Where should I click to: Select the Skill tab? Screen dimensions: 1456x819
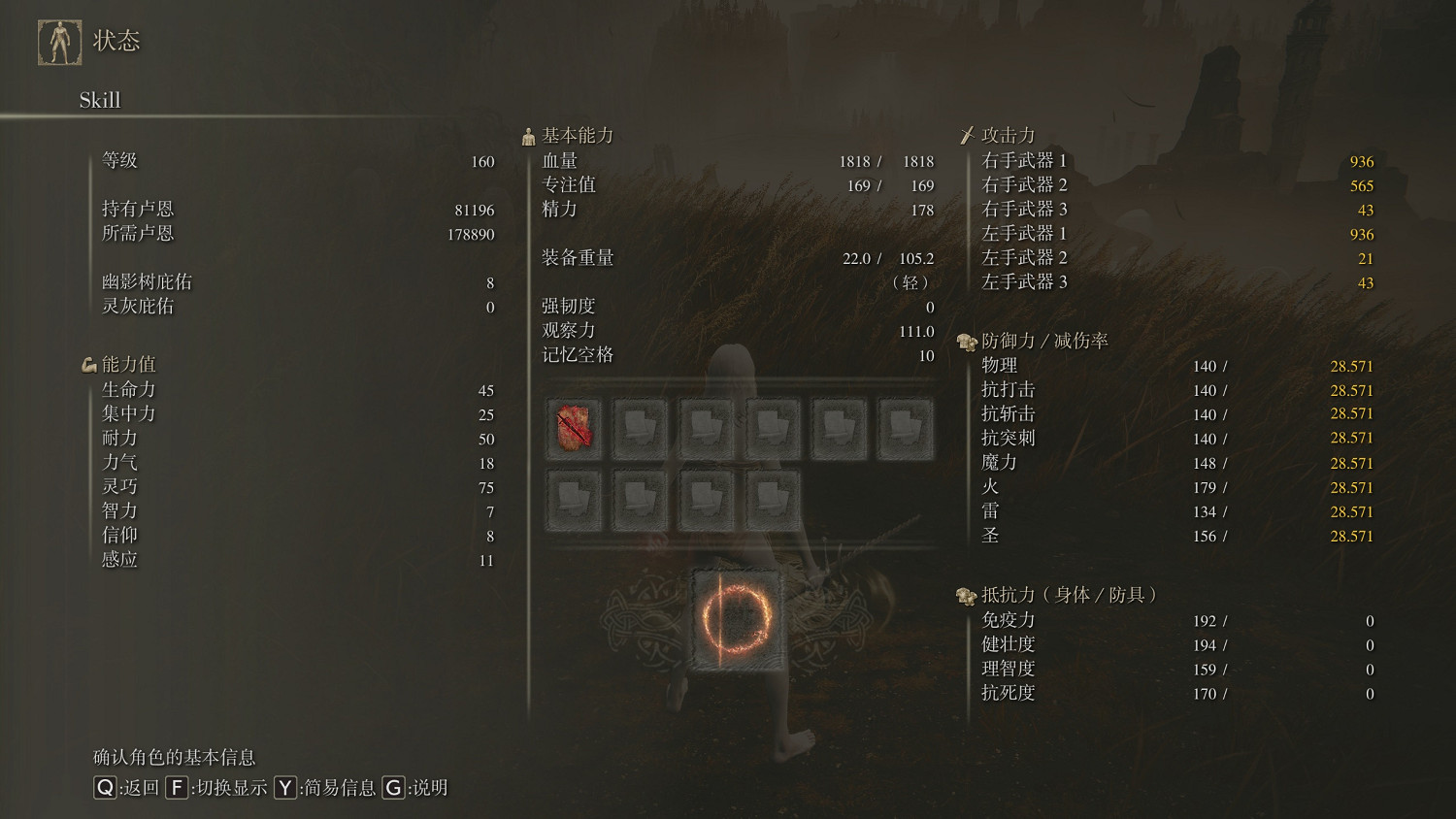[x=99, y=100]
